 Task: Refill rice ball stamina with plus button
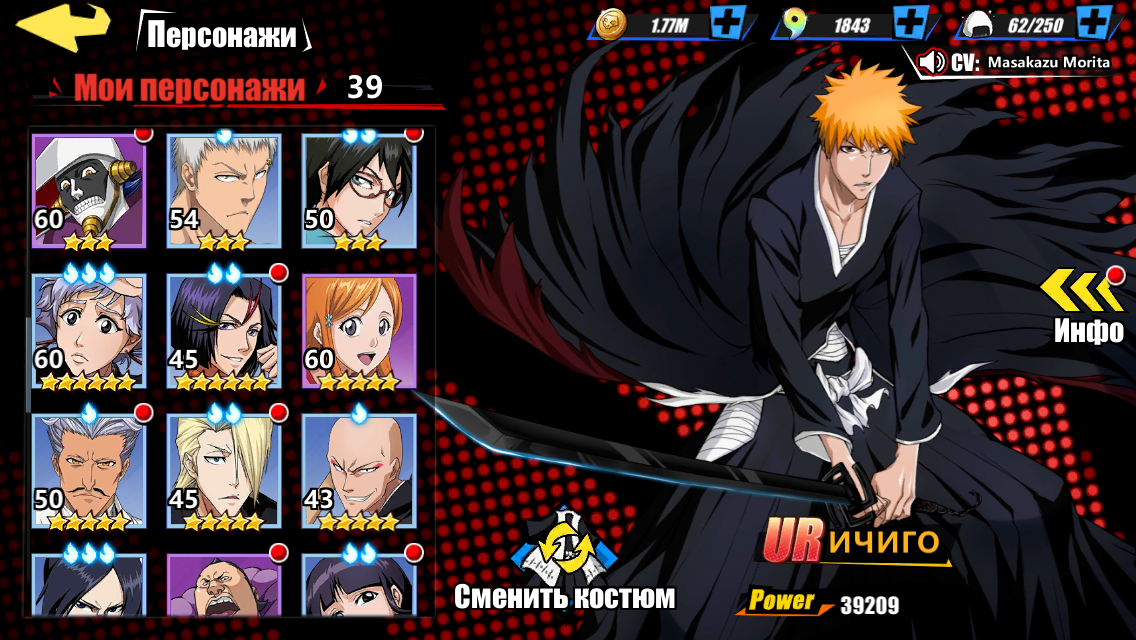pos(1096,22)
